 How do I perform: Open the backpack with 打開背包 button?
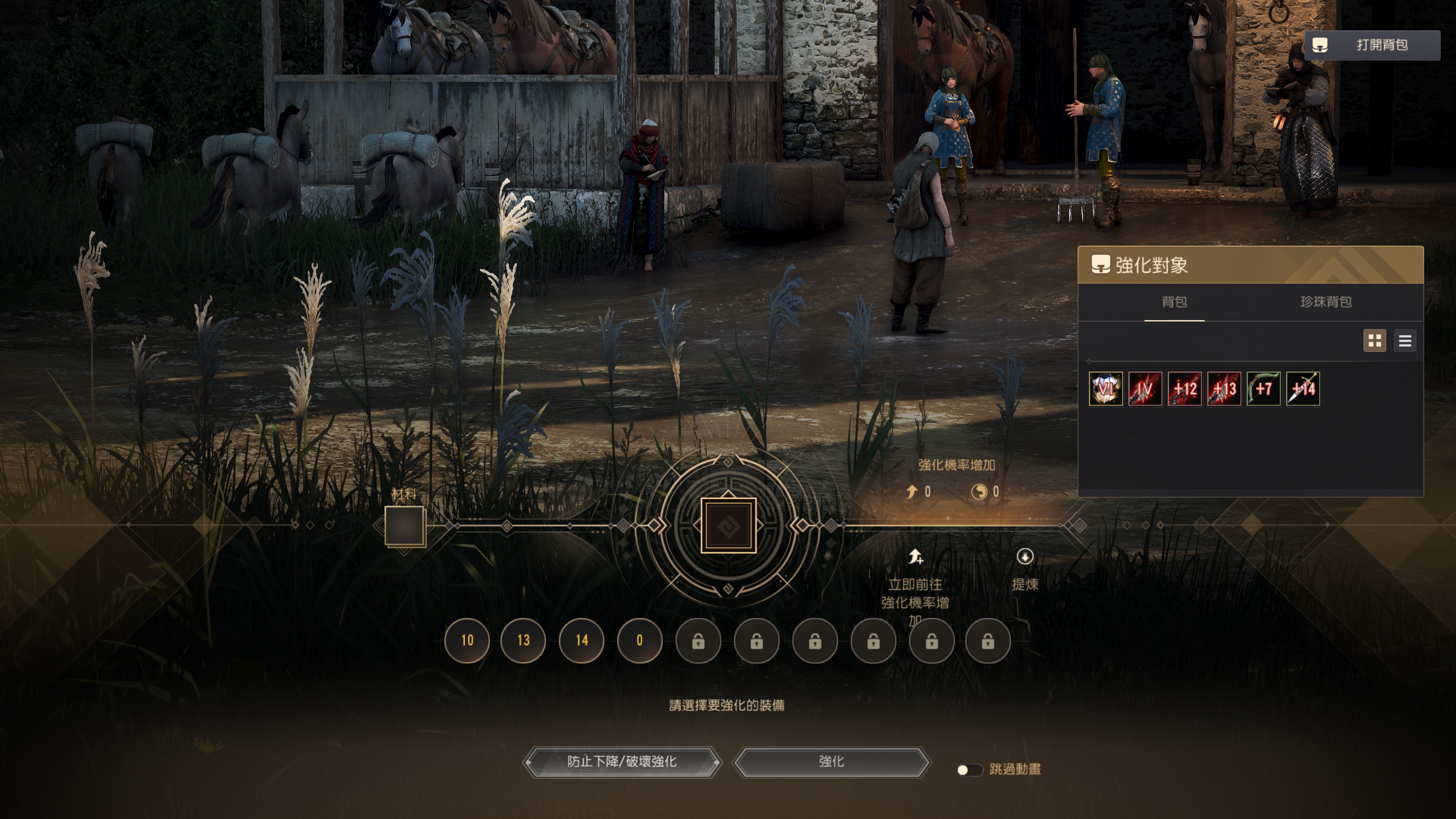(x=1372, y=45)
